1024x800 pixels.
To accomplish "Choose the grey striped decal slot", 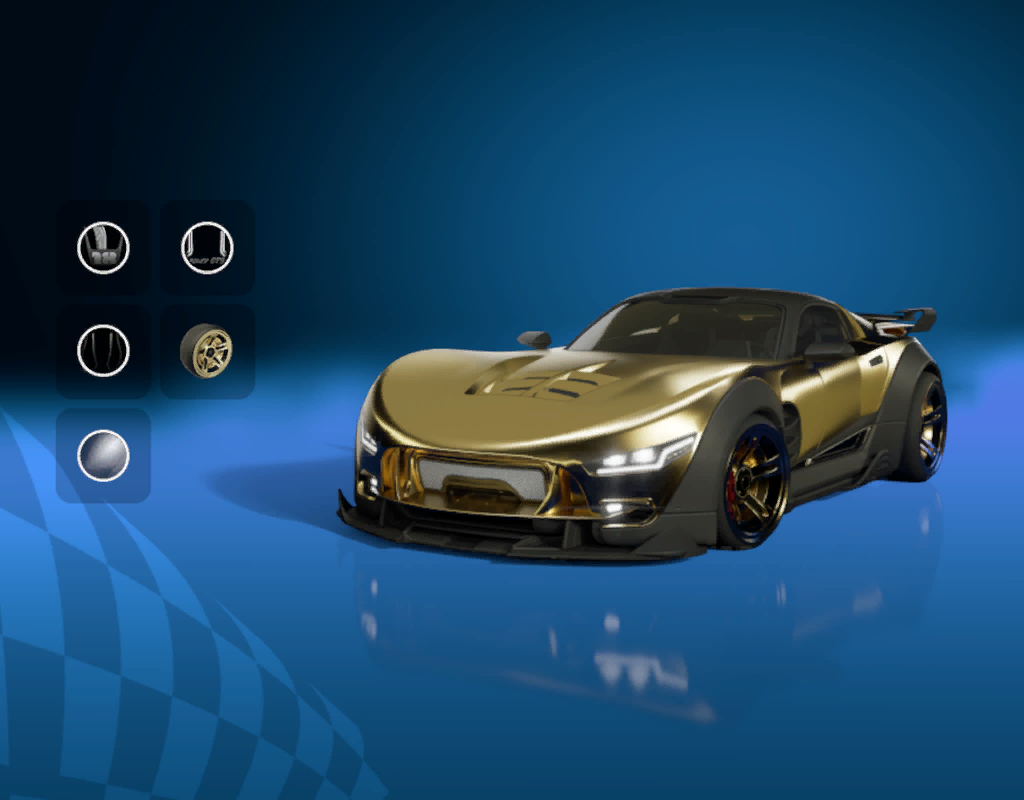I will [103, 247].
